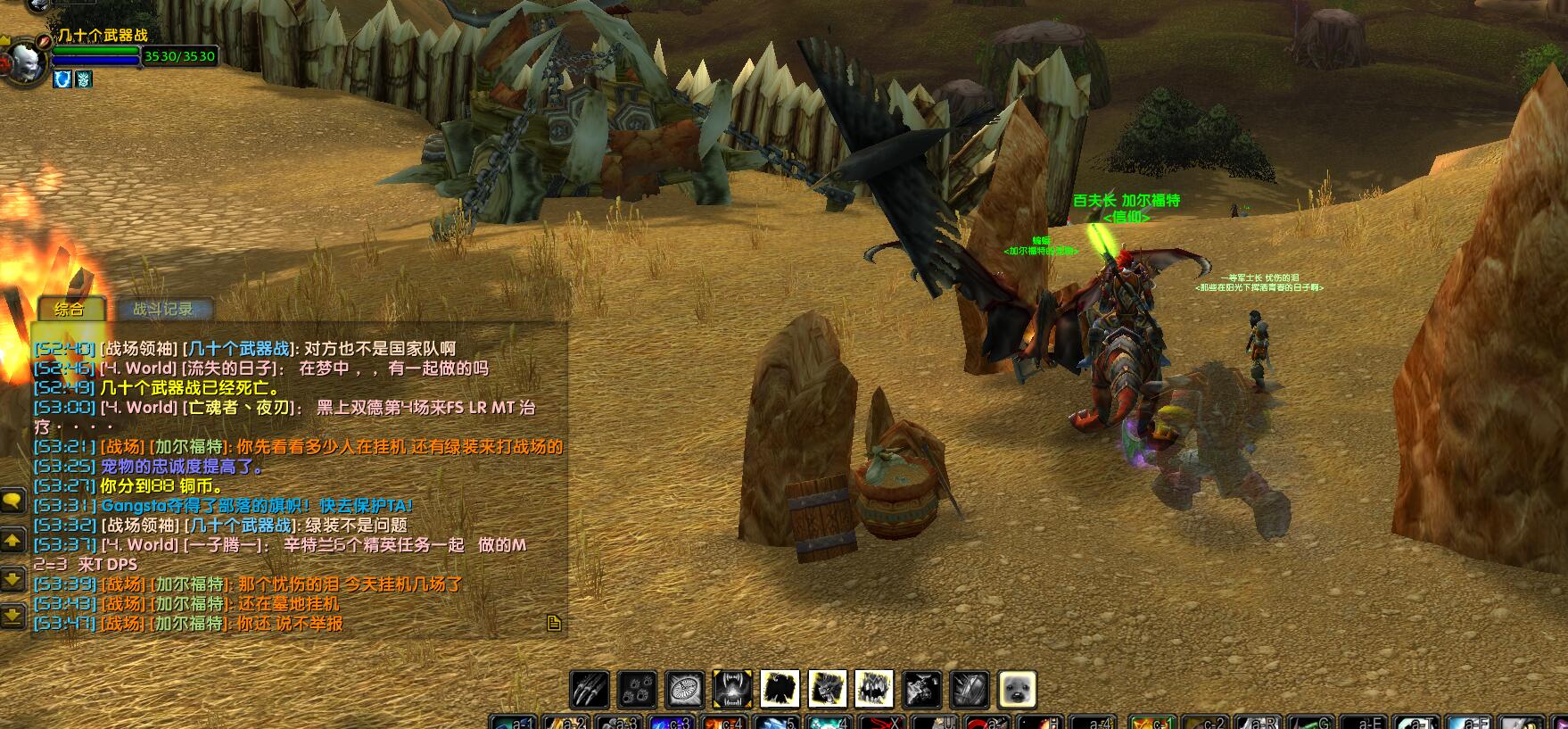Click the chat scroll-up arrow button

[x=12, y=540]
